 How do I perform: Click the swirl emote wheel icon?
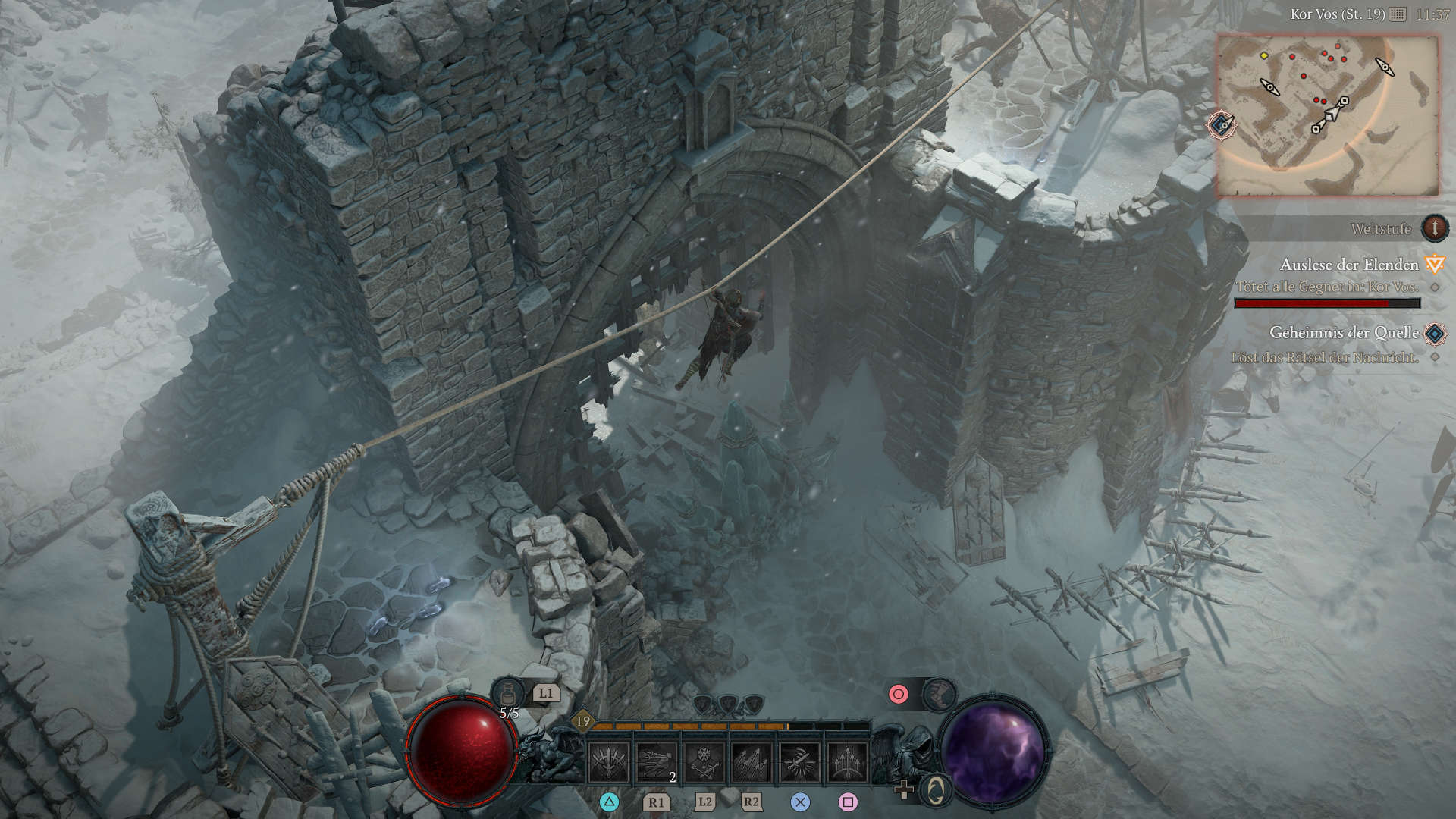936,791
